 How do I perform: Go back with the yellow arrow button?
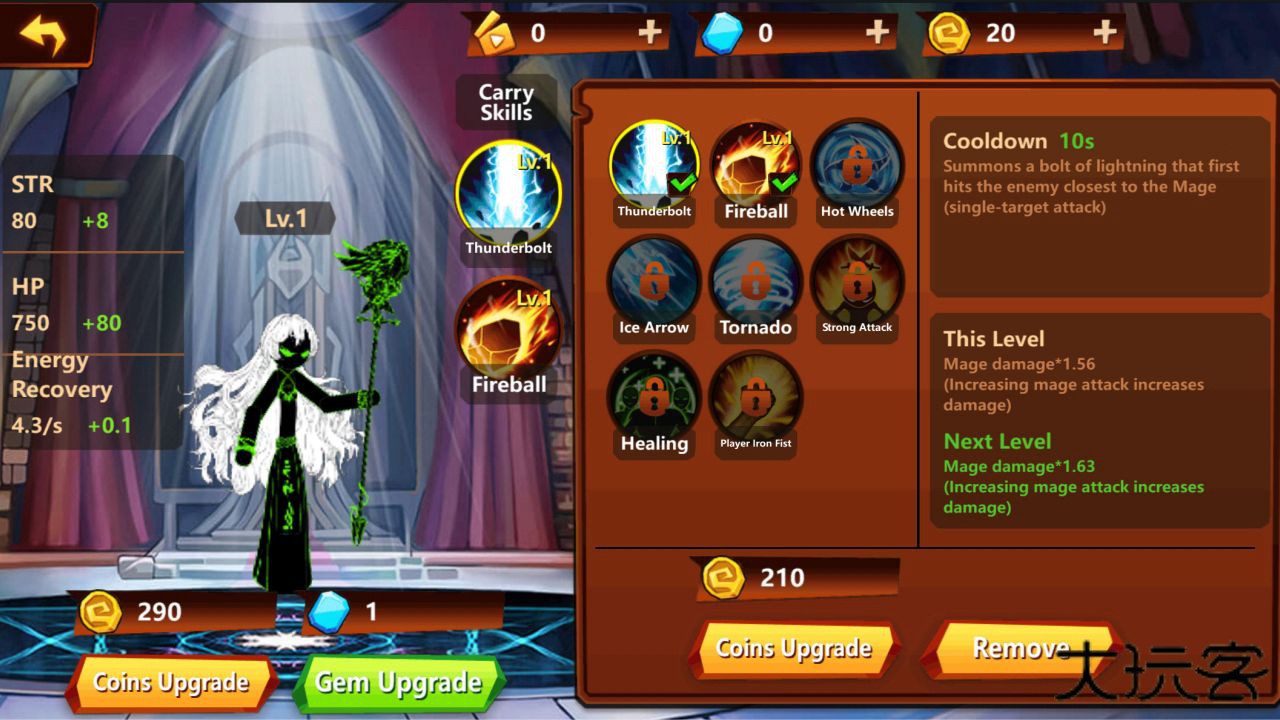click(x=44, y=35)
